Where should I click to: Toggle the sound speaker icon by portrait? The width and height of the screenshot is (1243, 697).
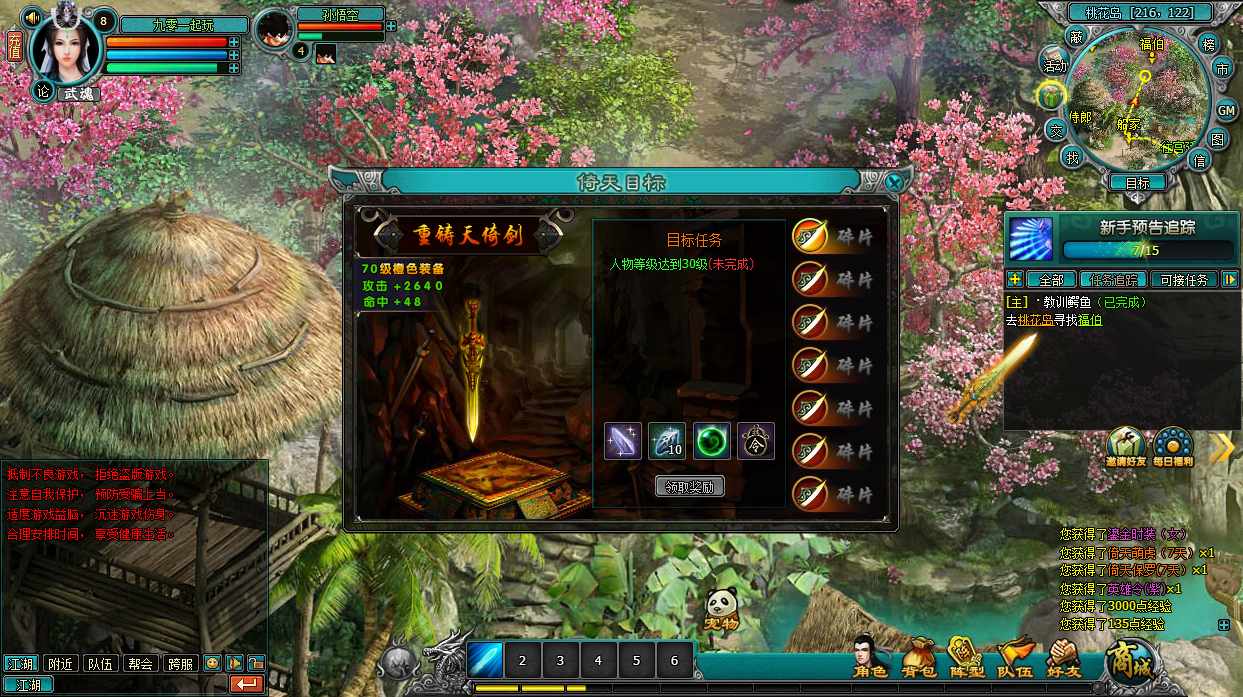point(32,17)
